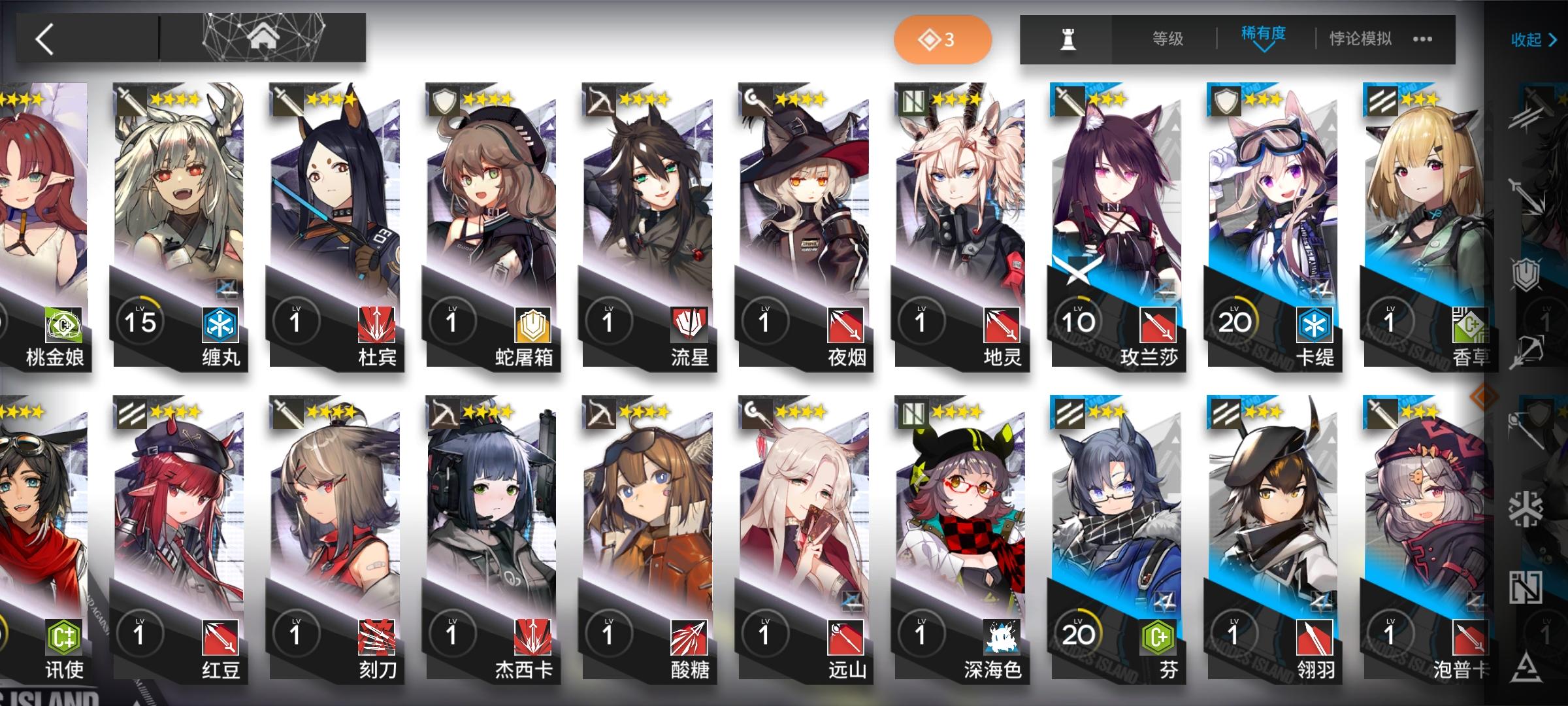This screenshot has width=1568, height=706.
Task: Open the 悖论模拟 tab
Action: pos(1362,39)
